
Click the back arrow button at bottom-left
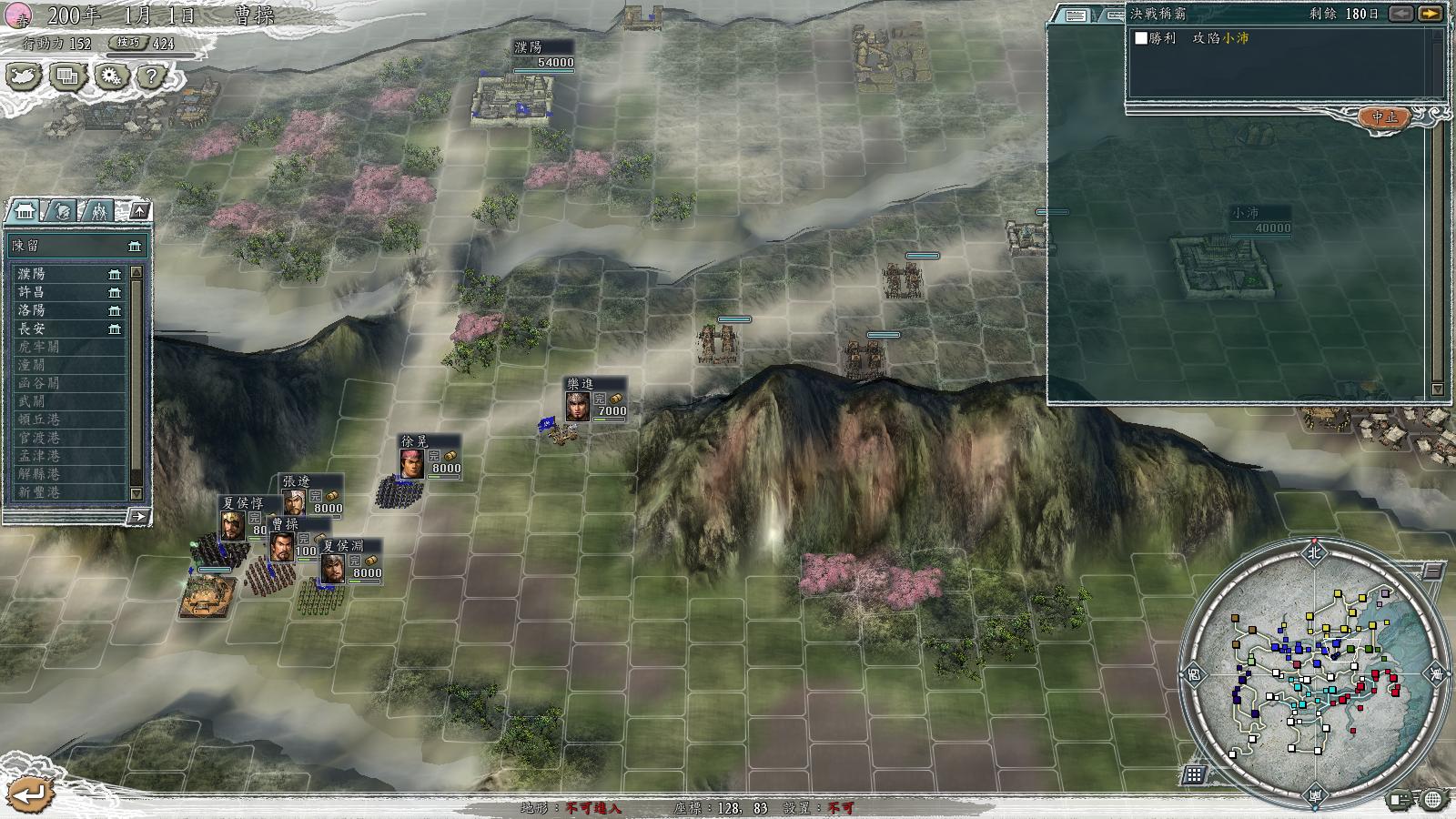click(x=30, y=794)
